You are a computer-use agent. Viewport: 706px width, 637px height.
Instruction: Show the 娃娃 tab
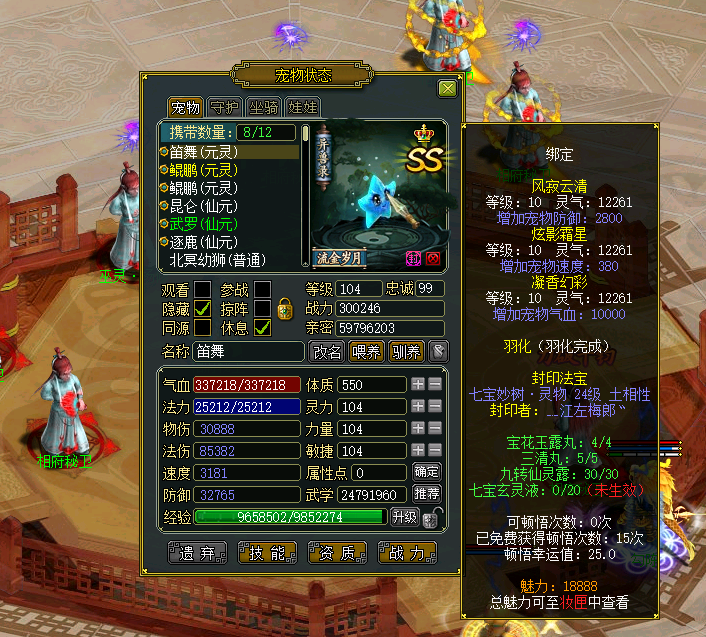coord(303,107)
